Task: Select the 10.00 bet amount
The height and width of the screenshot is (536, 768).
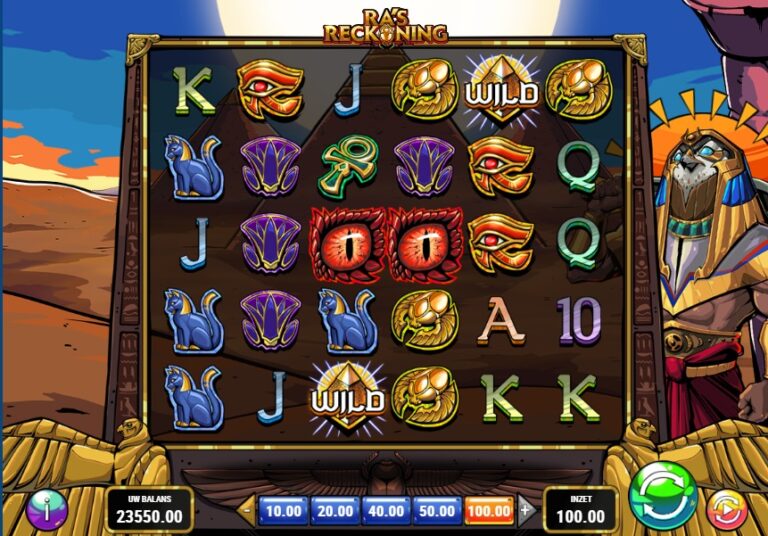Action: coord(284,511)
